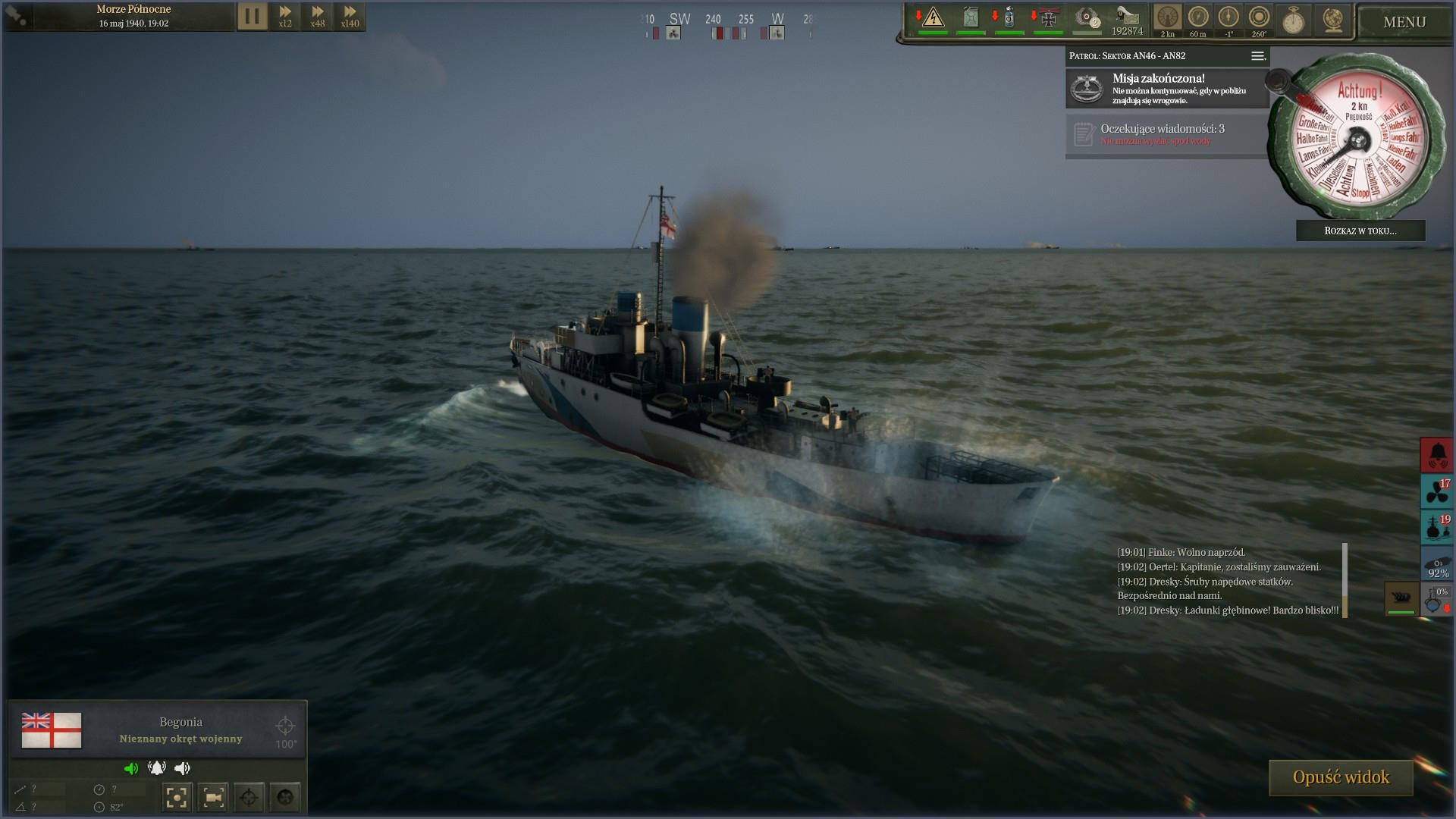Click the red alarm bell icon
The height and width of the screenshot is (819, 1456).
(x=1436, y=455)
